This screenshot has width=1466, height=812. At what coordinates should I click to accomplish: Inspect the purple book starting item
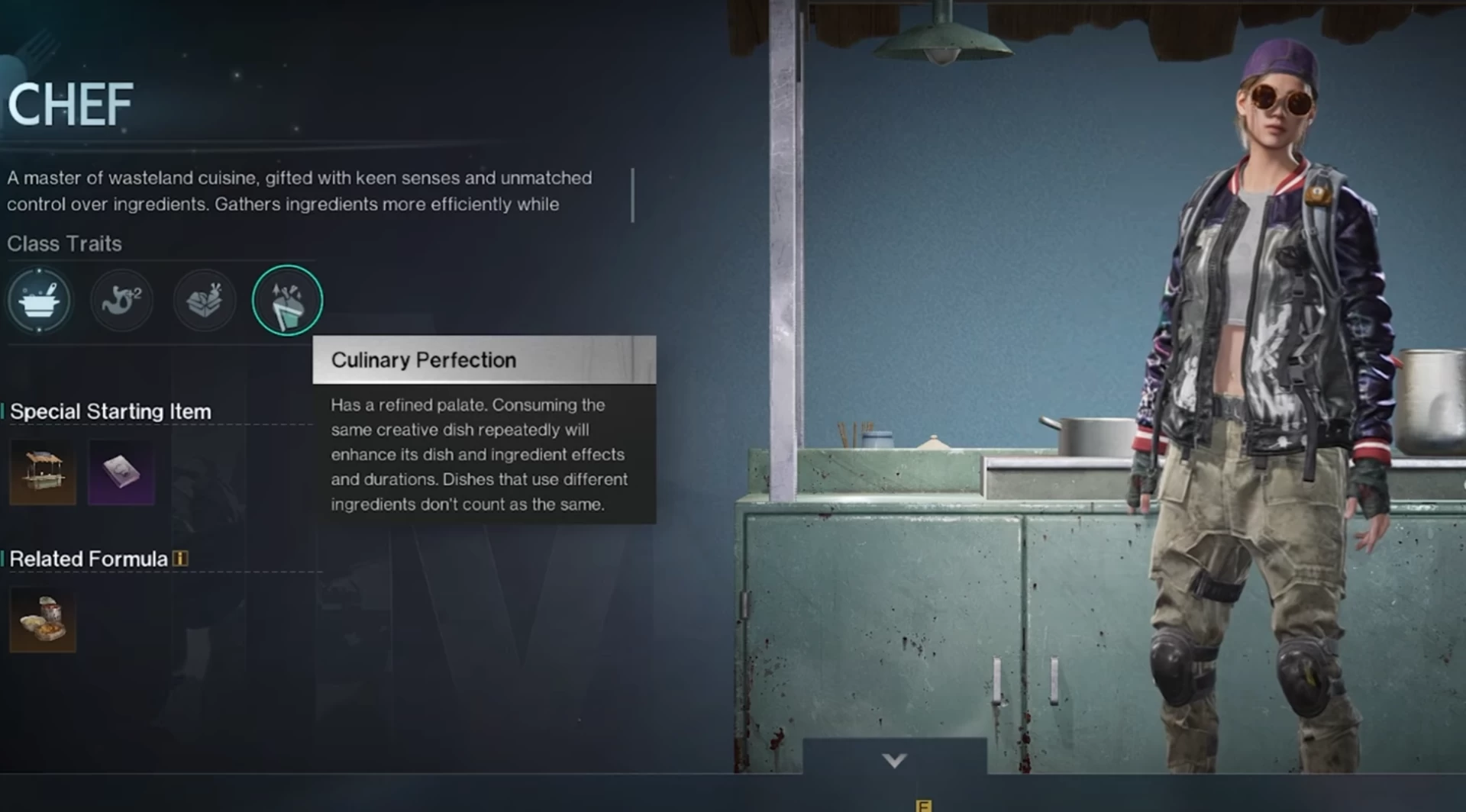(121, 472)
